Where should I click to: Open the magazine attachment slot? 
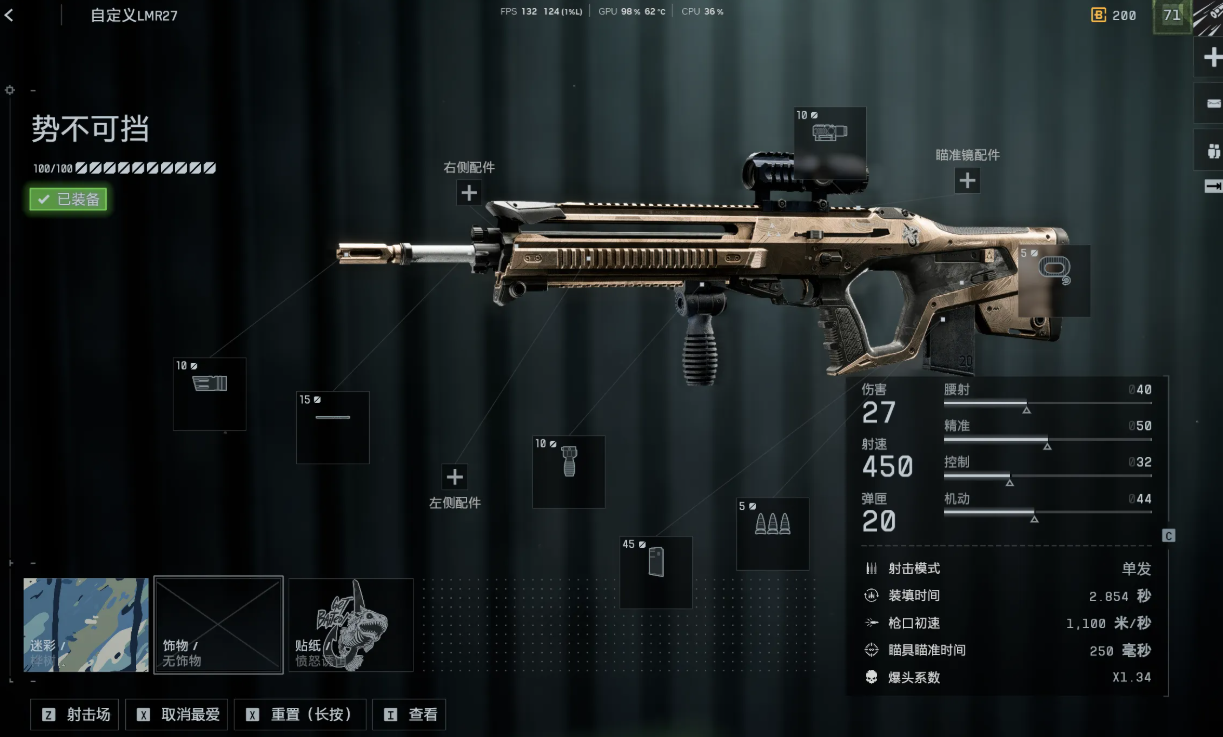[656, 572]
